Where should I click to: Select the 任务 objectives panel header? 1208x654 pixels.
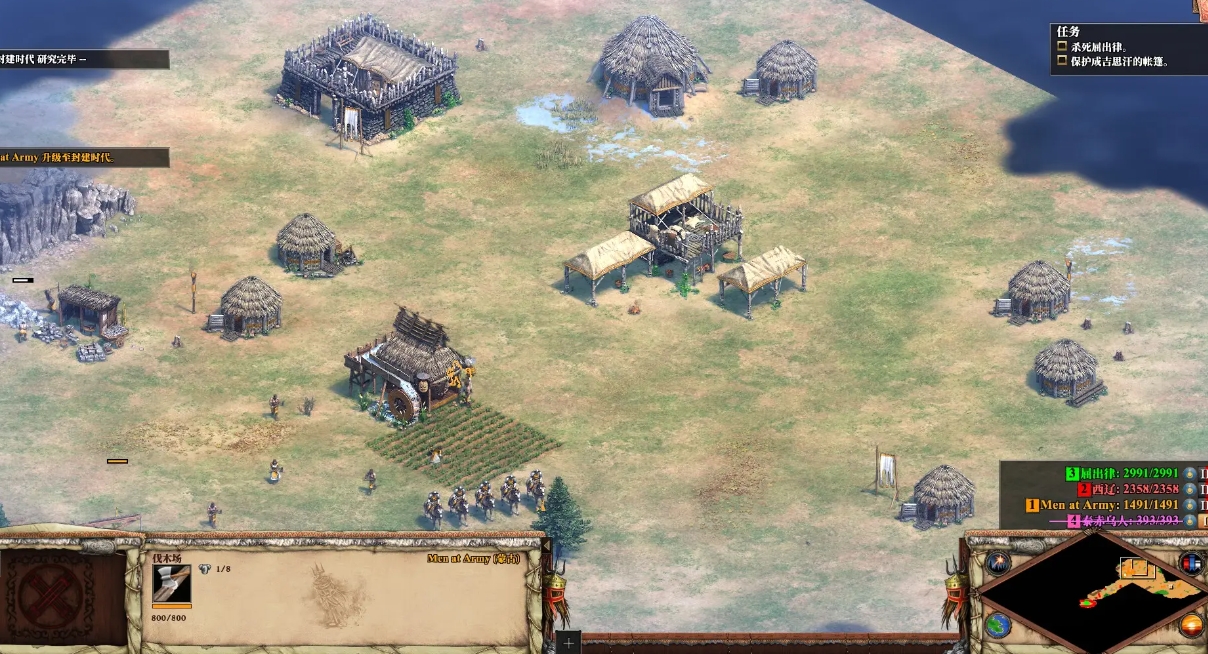coord(1068,31)
